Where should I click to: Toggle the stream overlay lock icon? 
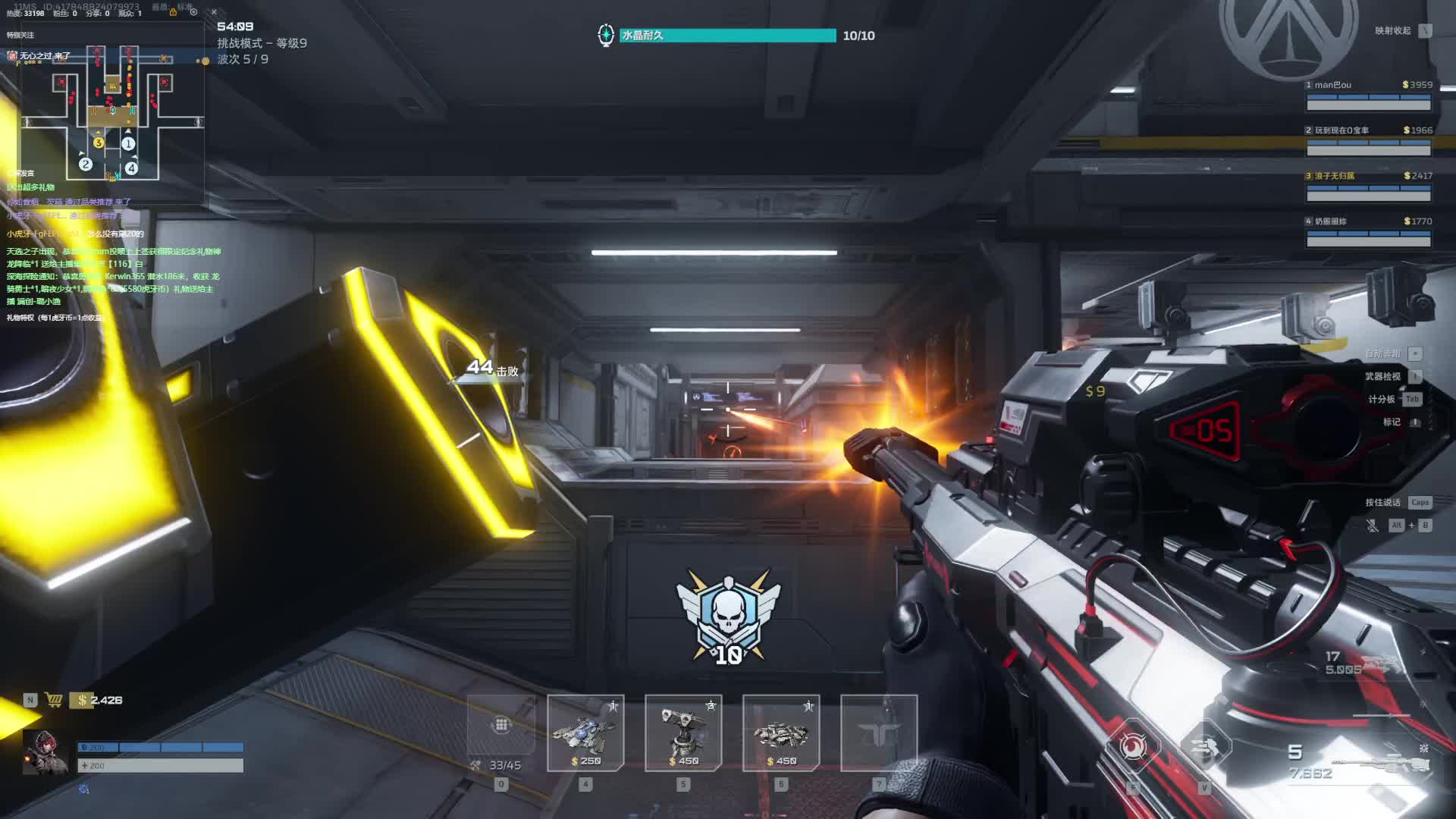(x=173, y=11)
